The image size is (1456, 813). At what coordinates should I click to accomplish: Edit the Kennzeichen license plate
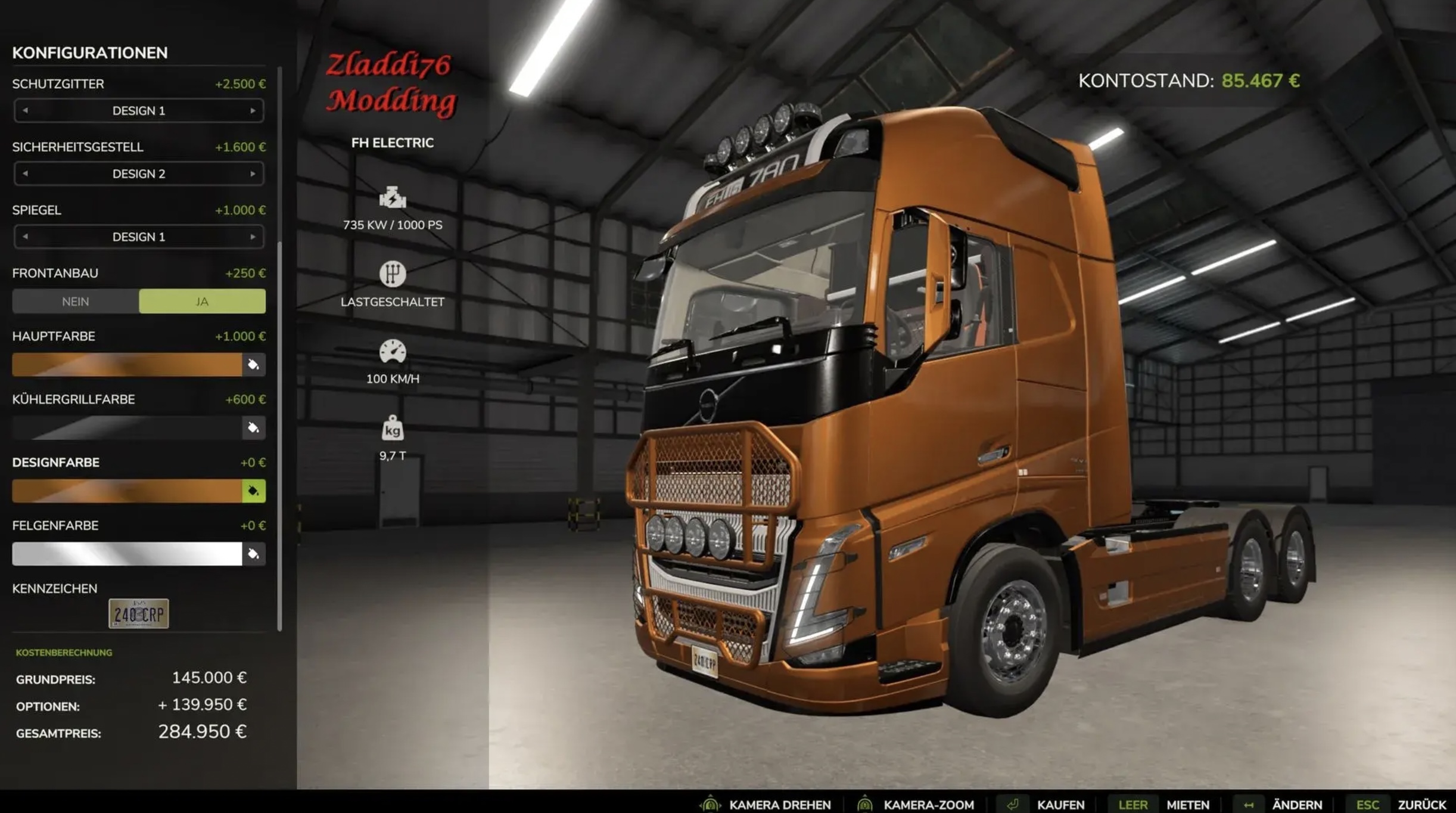(138, 614)
